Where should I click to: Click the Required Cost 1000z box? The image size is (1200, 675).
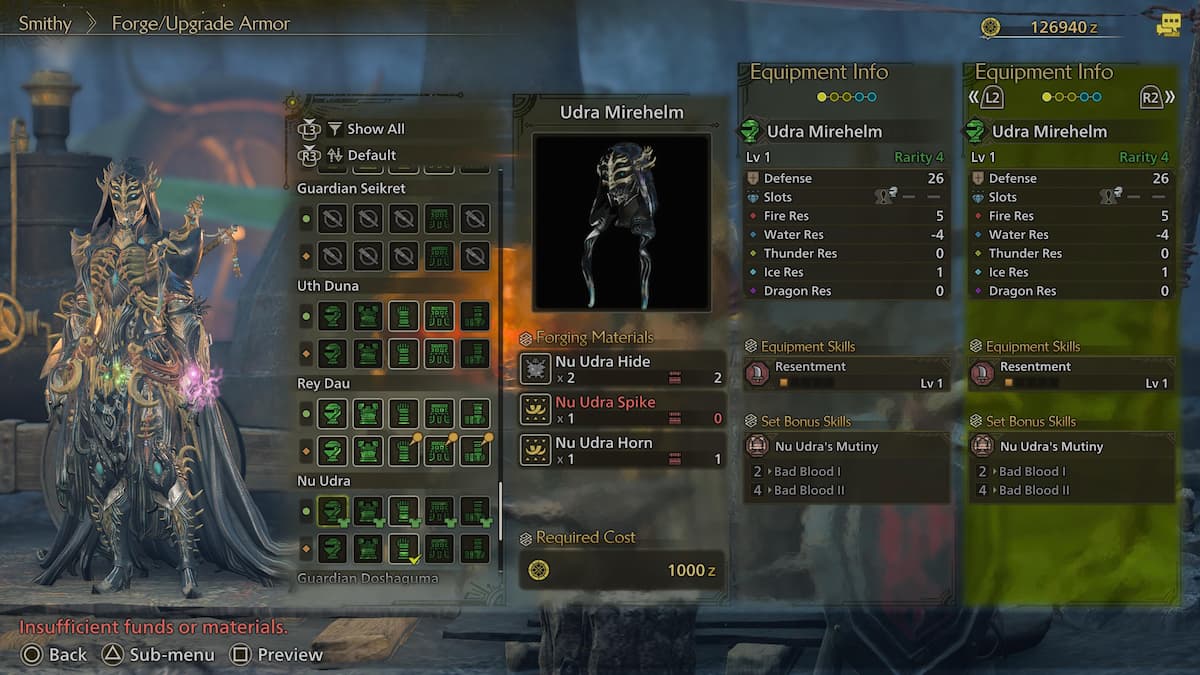point(623,570)
